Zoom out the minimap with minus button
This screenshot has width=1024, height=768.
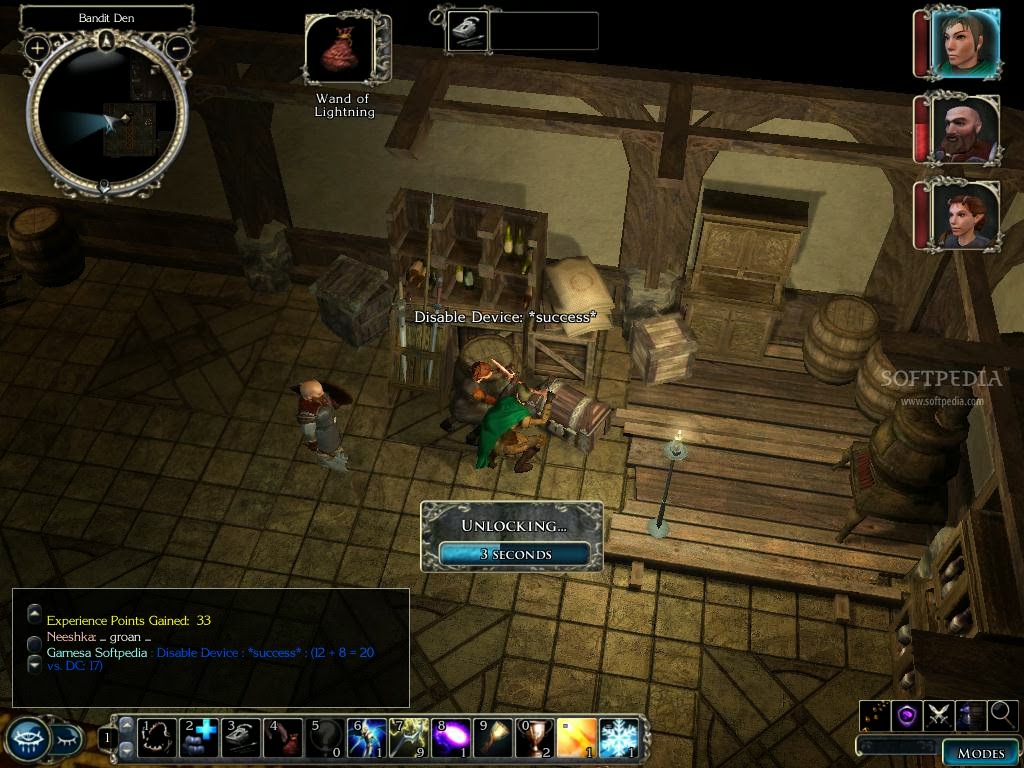click(178, 47)
